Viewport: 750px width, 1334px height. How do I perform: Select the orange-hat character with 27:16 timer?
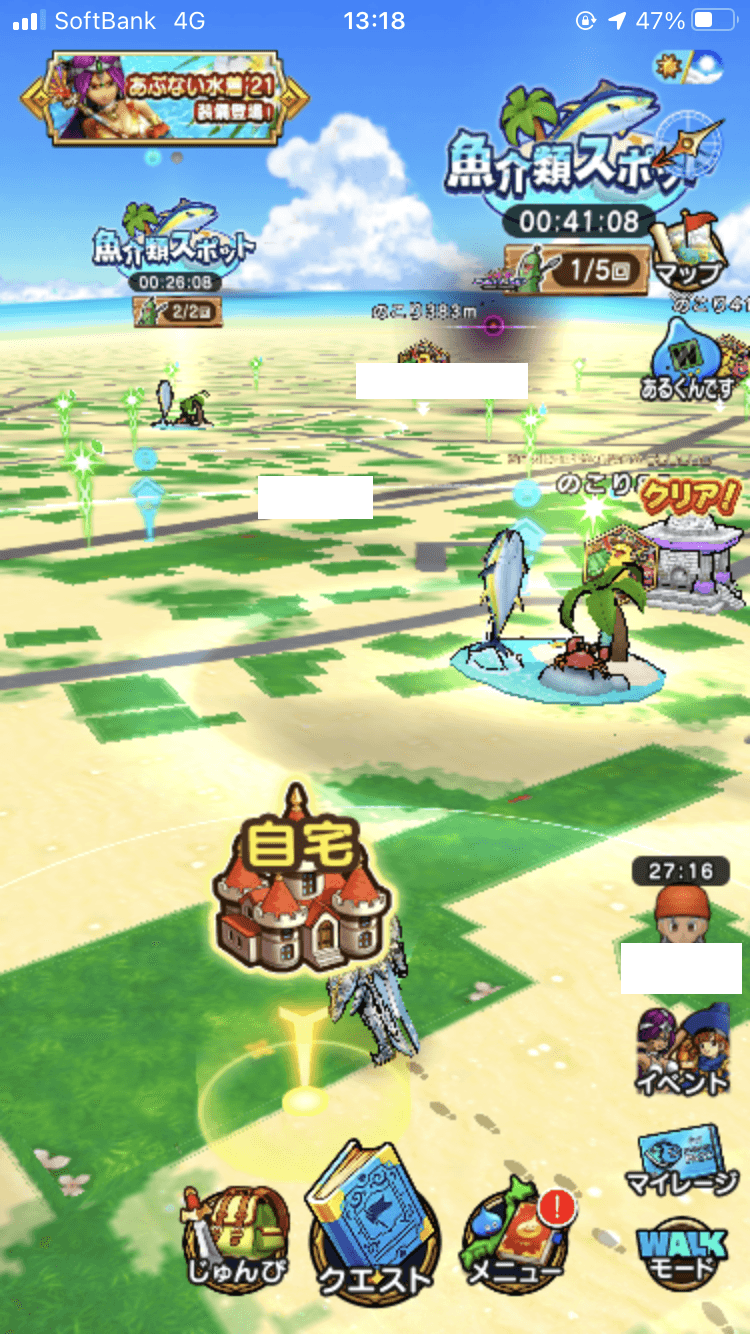pos(680,907)
